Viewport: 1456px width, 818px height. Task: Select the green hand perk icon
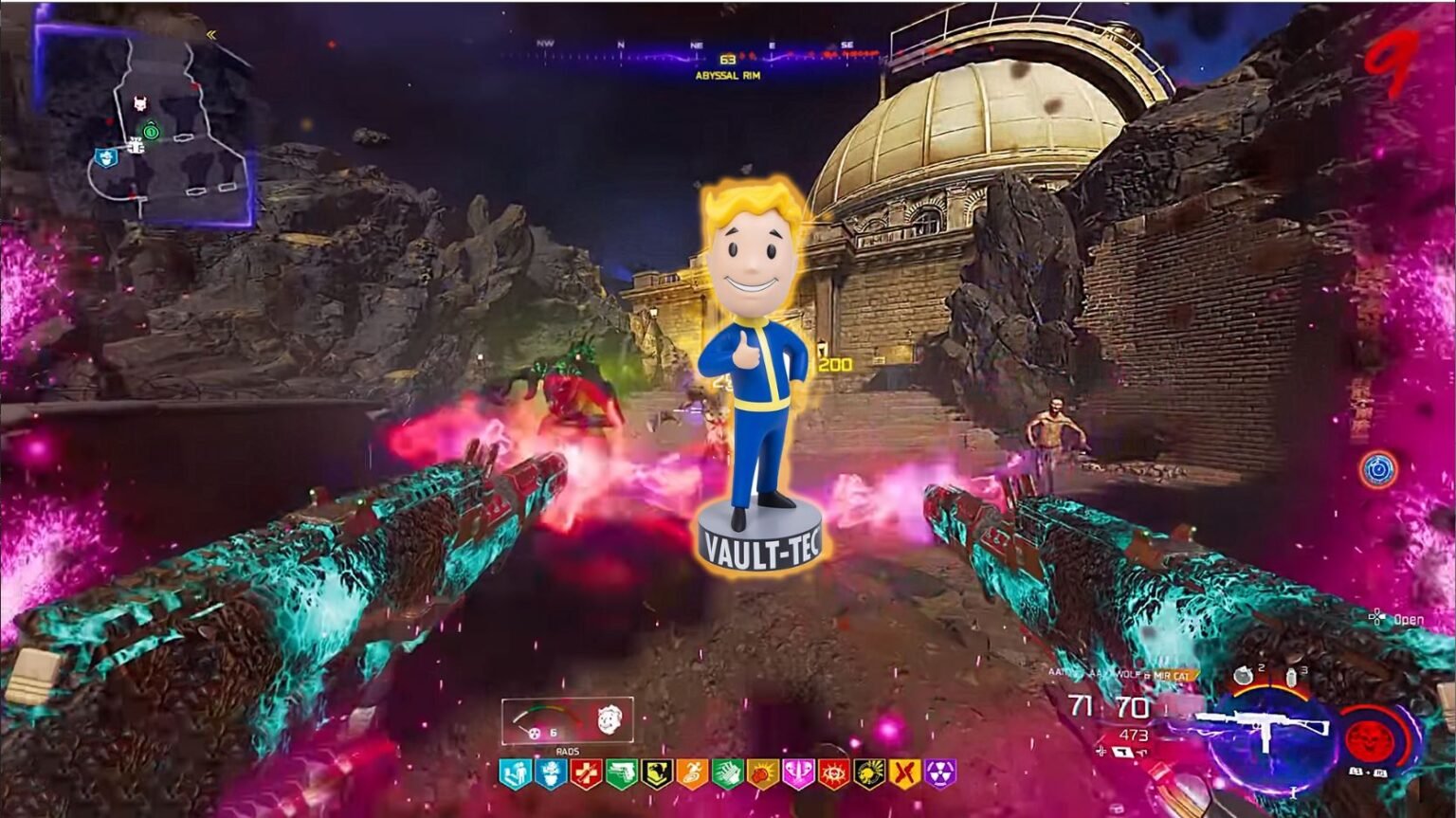point(727,774)
